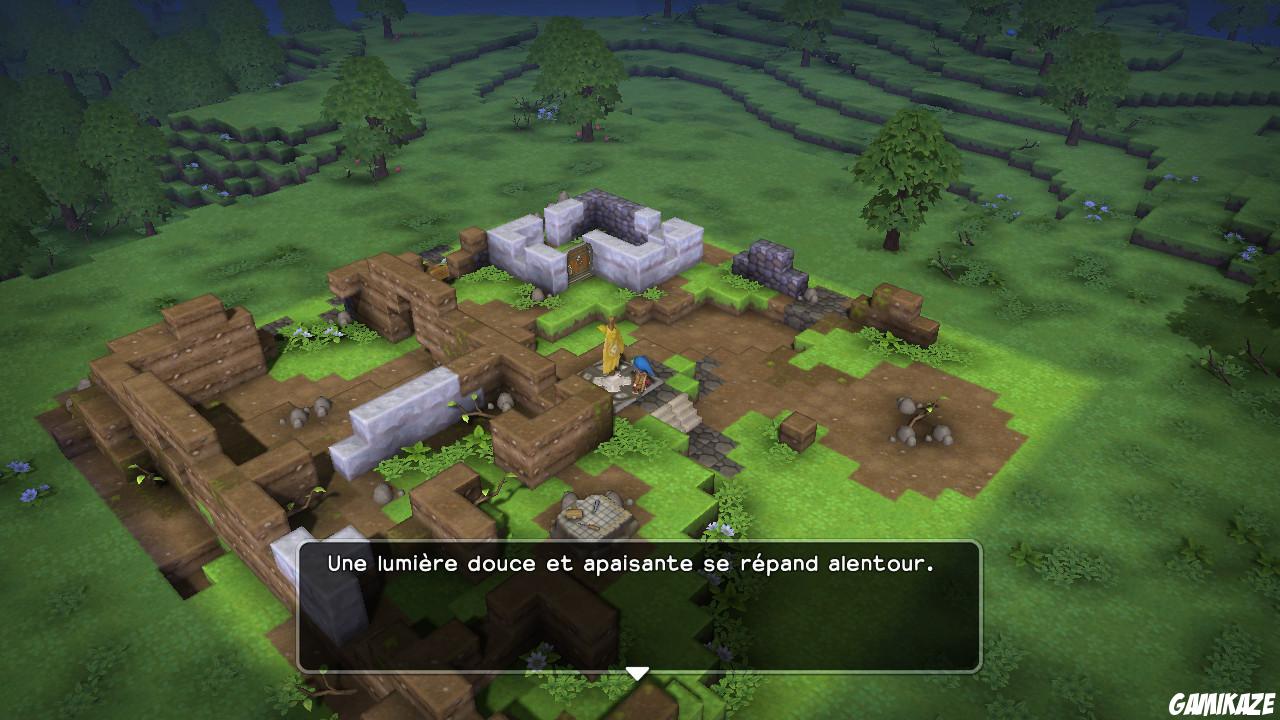Select the broken ladder beside the hero
Viewport: 1280px width, 720px height.
coord(640,383)
